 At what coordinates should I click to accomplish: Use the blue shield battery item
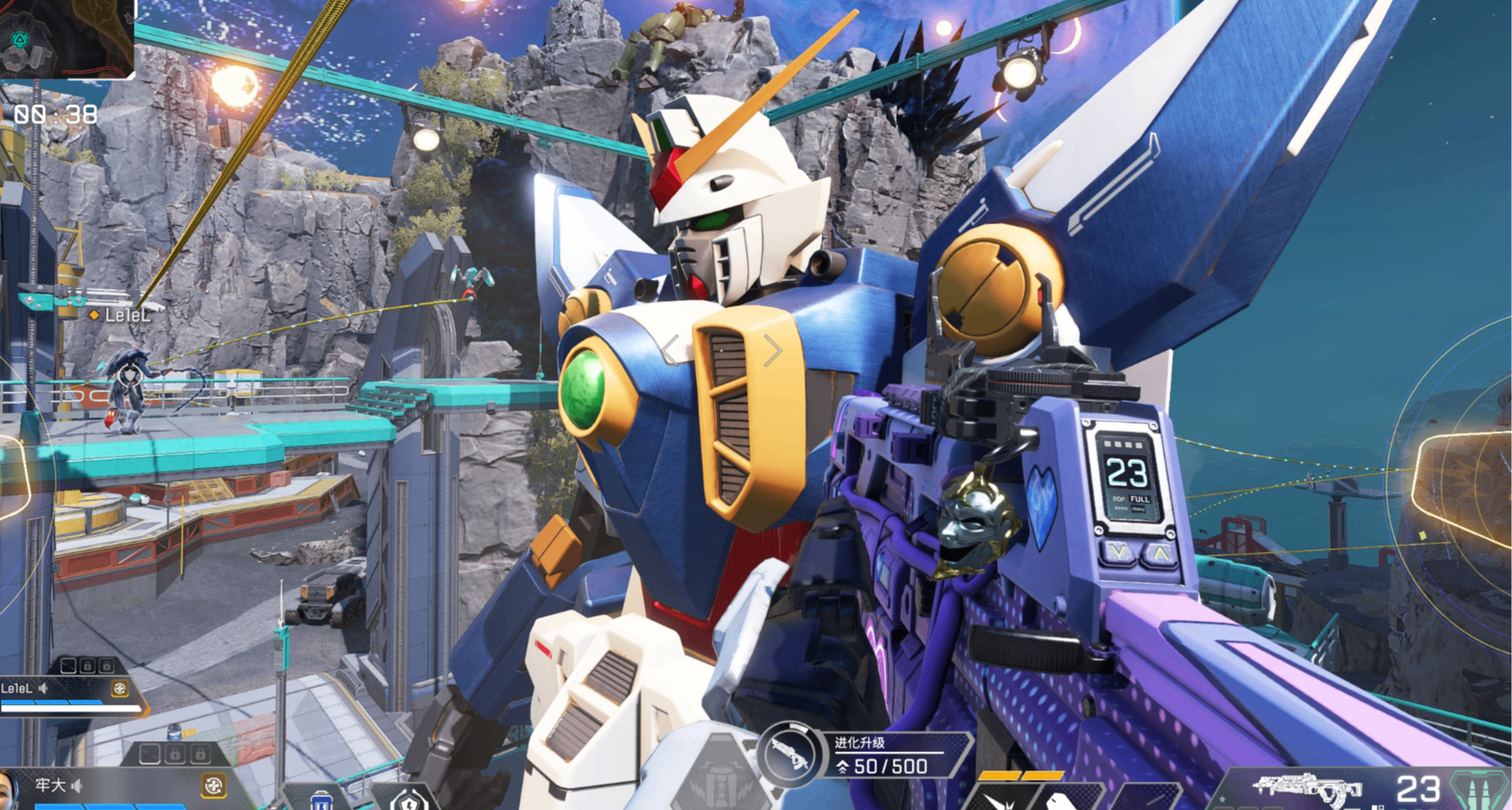[321, 801]
